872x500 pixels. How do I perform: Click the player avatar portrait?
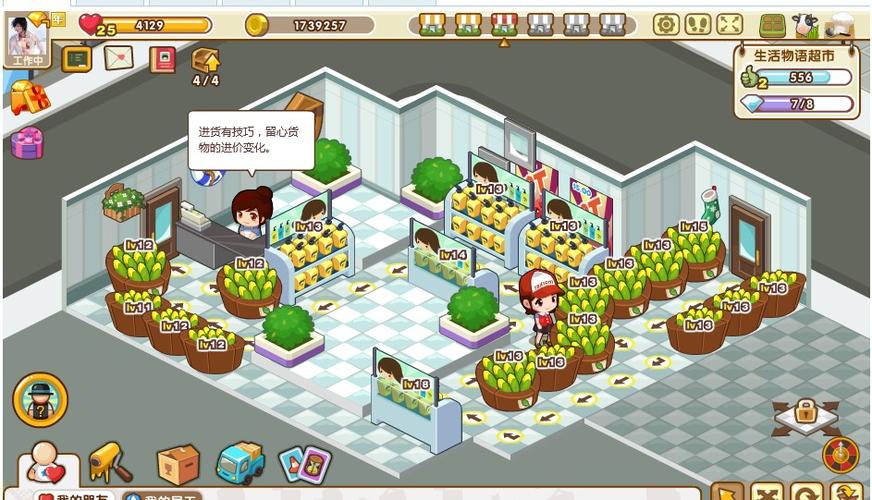(25, 36)
